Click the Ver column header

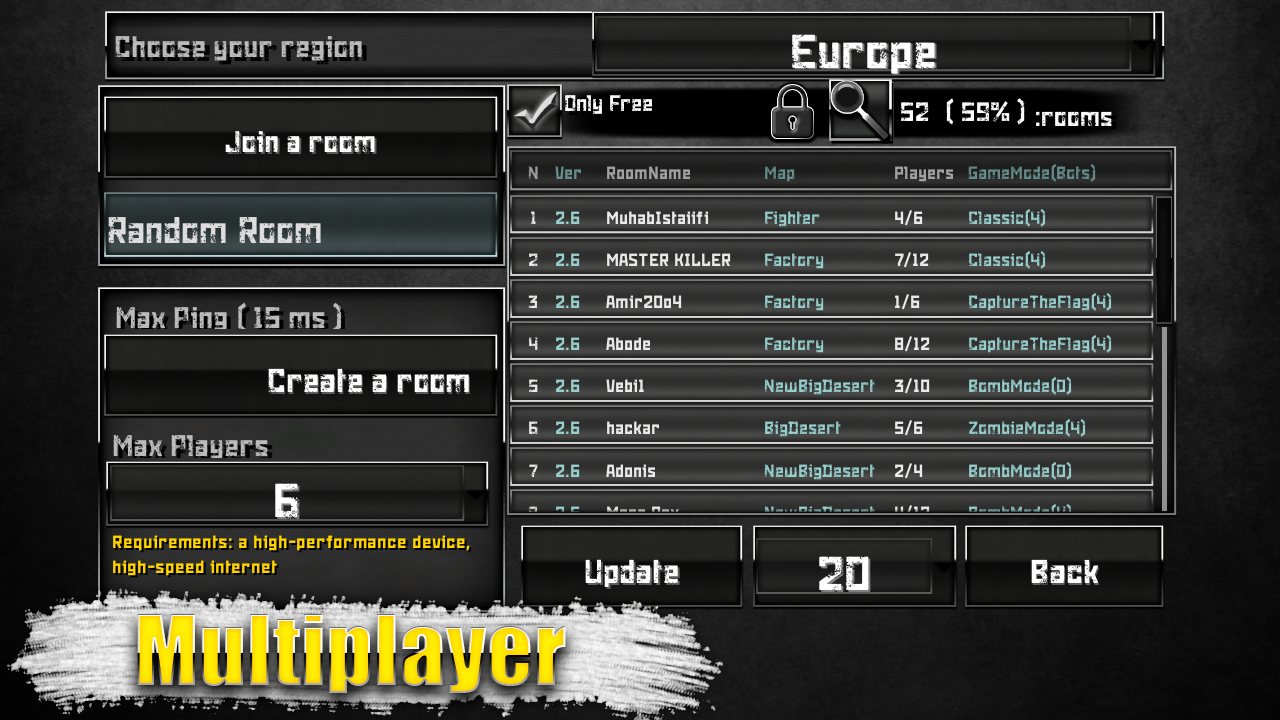568,173
